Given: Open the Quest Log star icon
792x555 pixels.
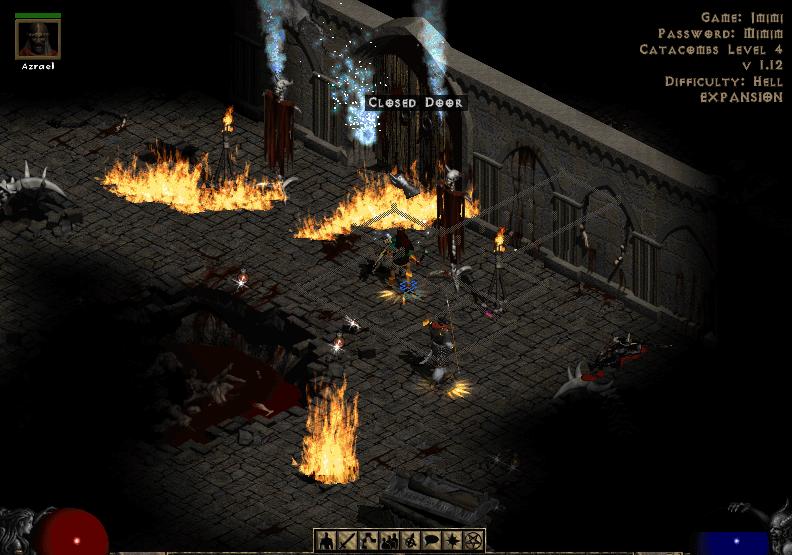Looking at the screenshot, I should (453, 541).
